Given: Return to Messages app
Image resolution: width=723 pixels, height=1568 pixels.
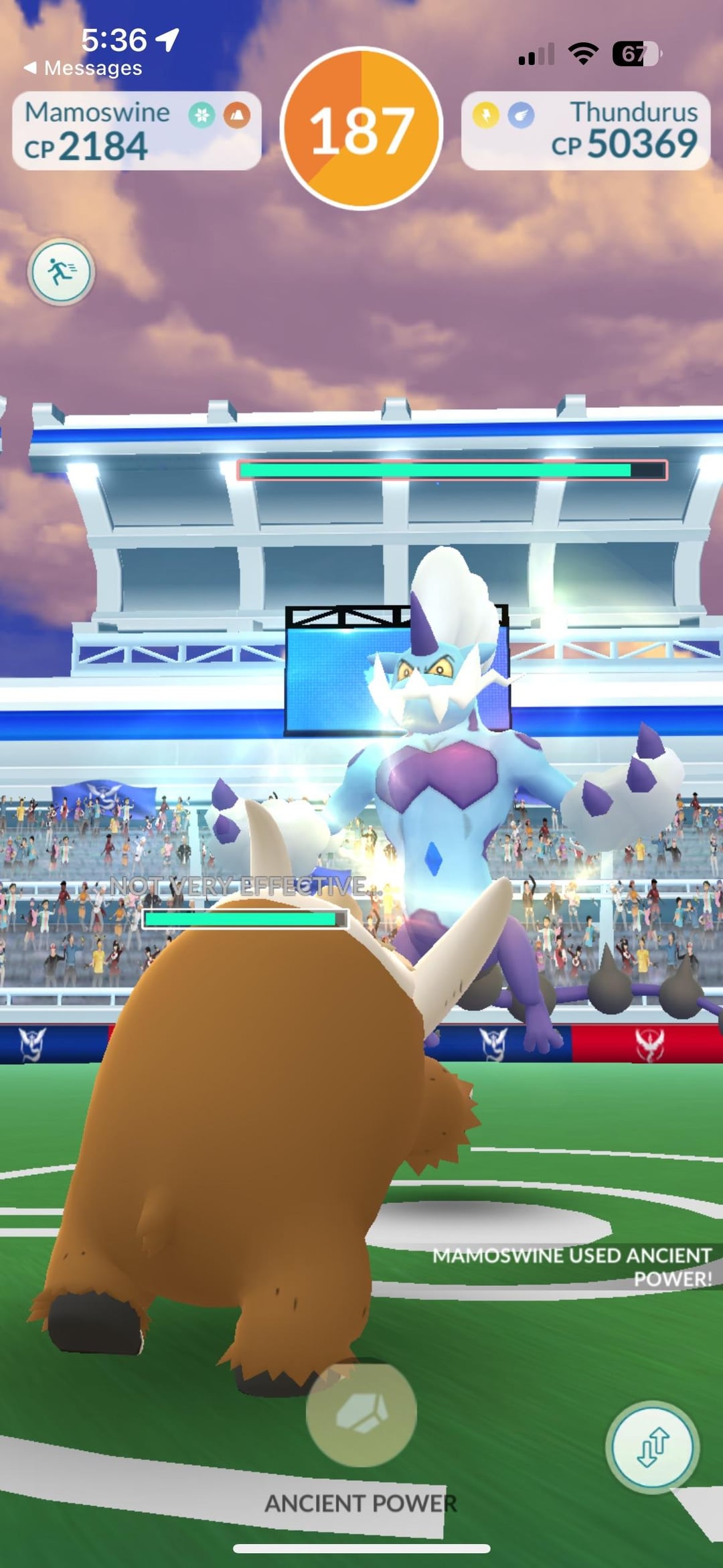Looking at the screenshot, I should click(x=83, y=68).
